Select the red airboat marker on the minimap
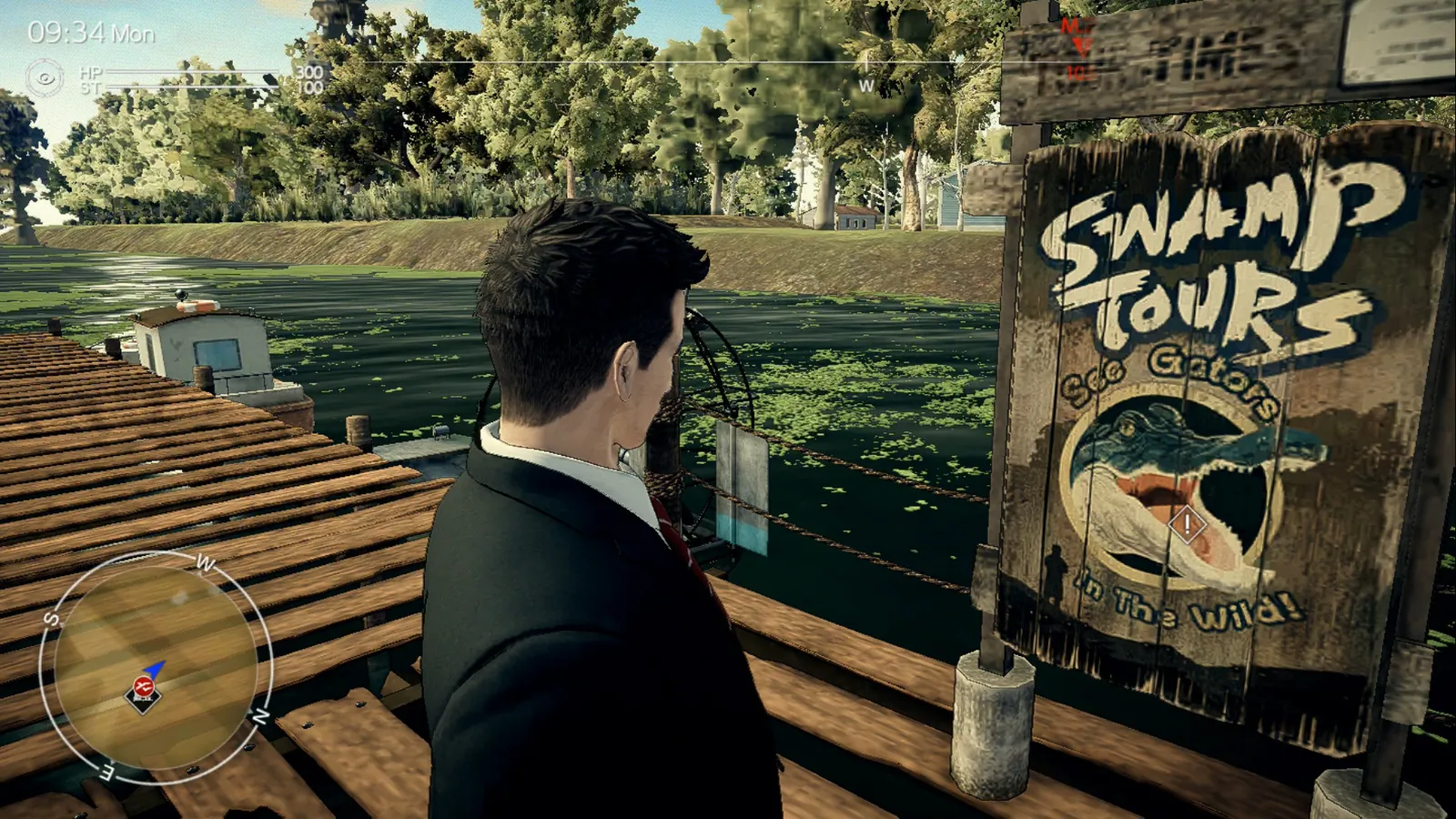Image resolution: width=1456 pixels, height=819 pixels. click(x=143, y=687)
